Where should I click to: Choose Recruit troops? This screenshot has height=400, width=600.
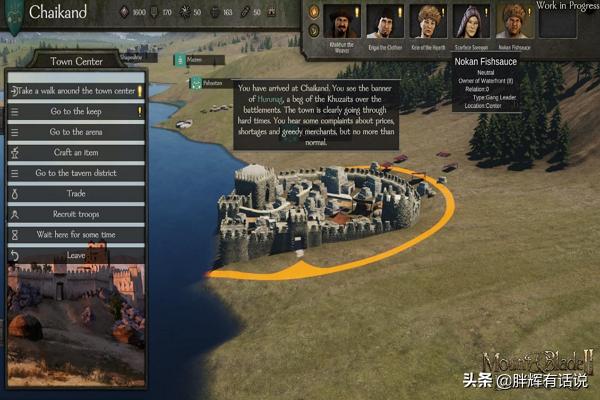[76, 214]
